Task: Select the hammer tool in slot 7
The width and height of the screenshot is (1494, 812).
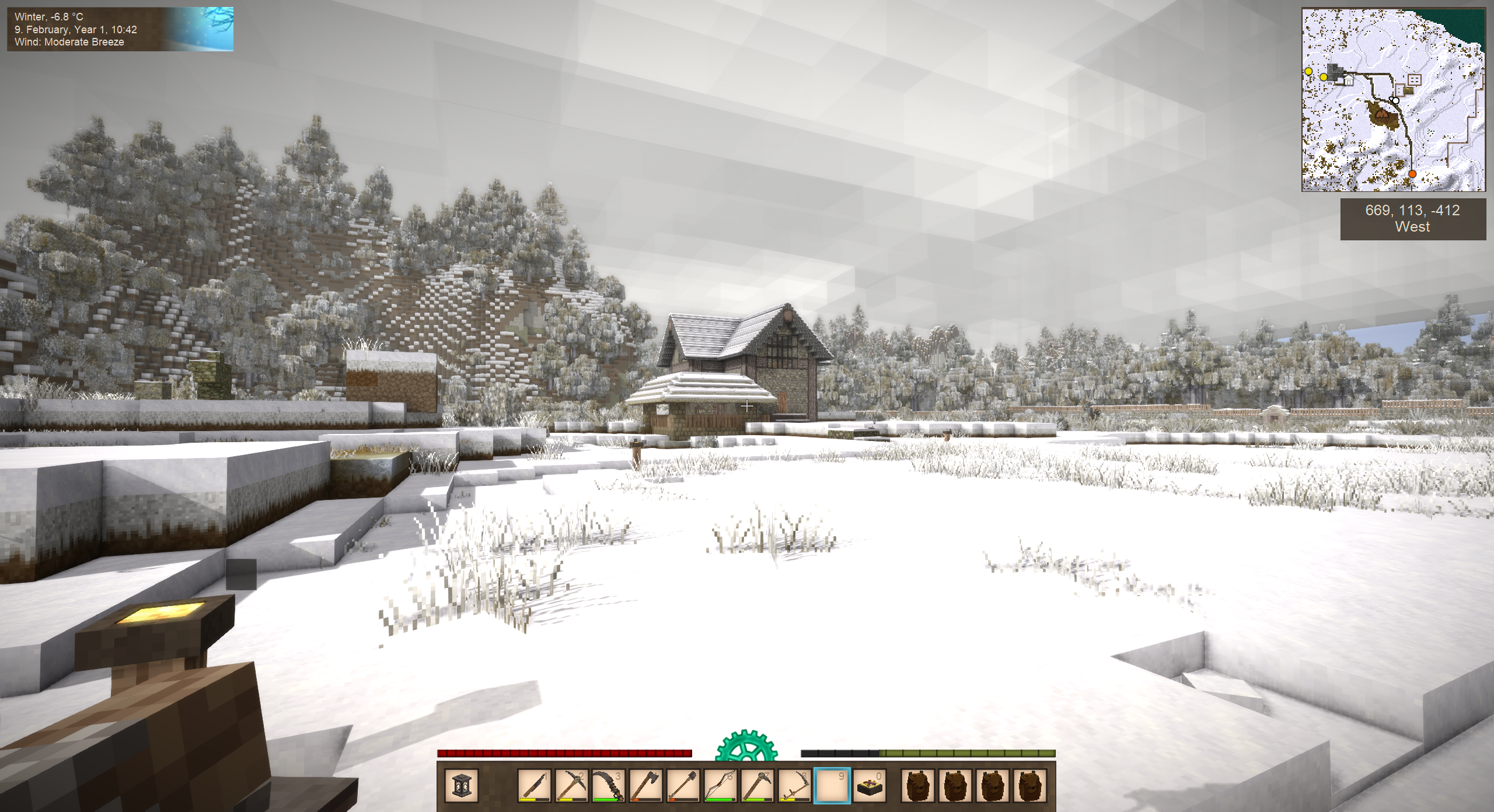Action: pyautogui.click(x=758, y=785)
